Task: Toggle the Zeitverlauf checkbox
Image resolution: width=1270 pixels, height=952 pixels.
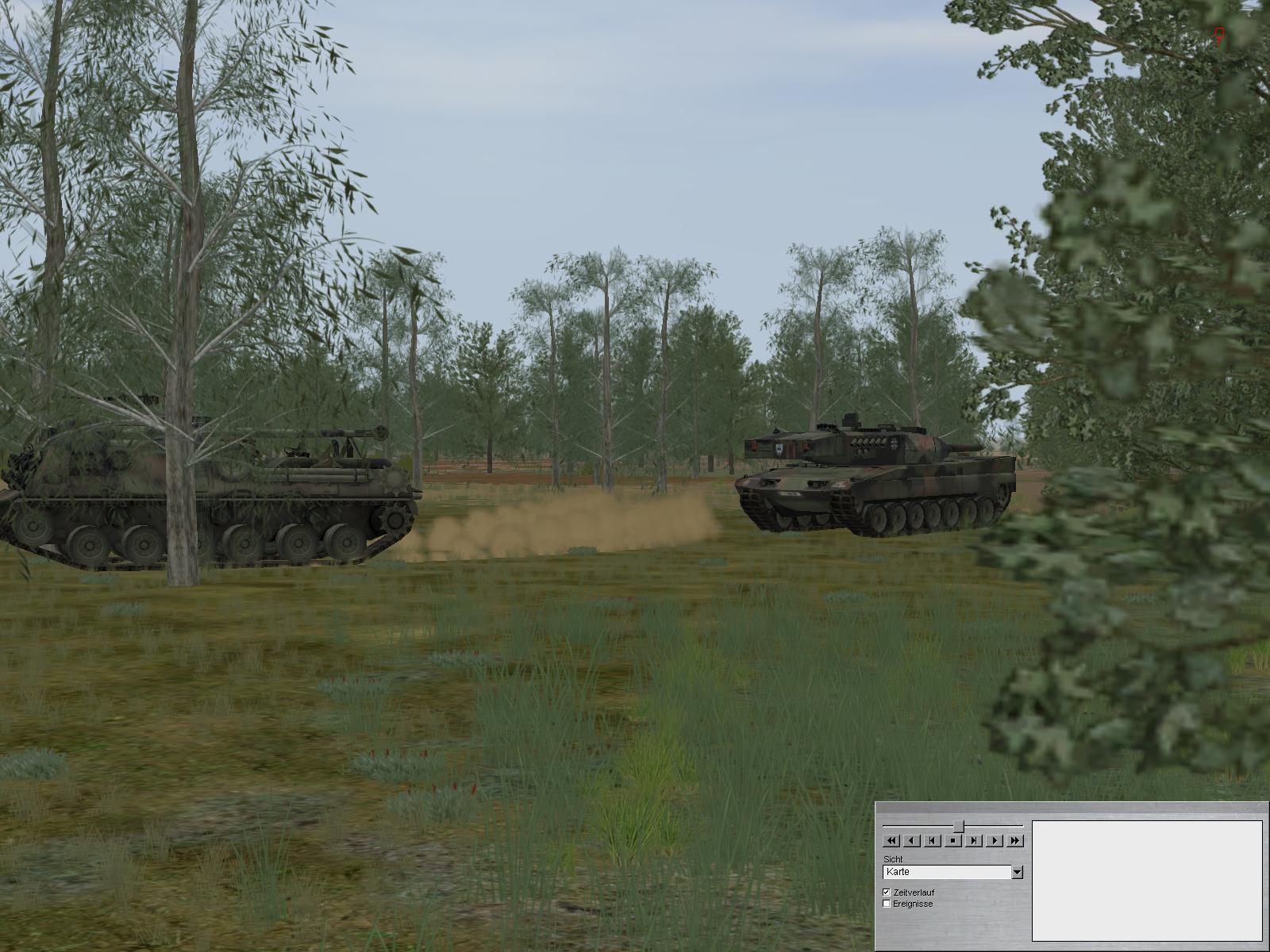Action: click(x=887, y=892)
